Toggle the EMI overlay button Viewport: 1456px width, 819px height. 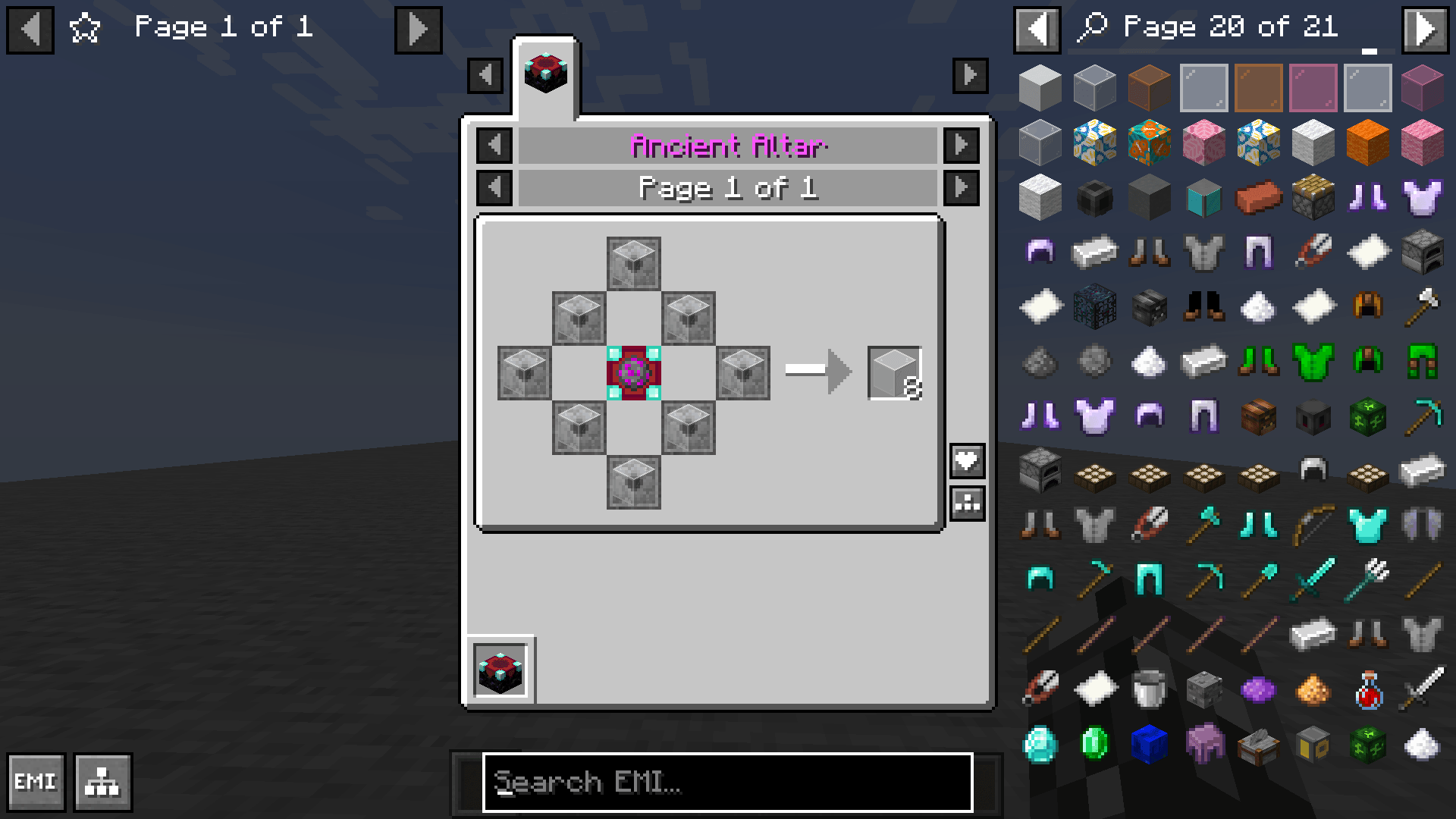[35, 782]
